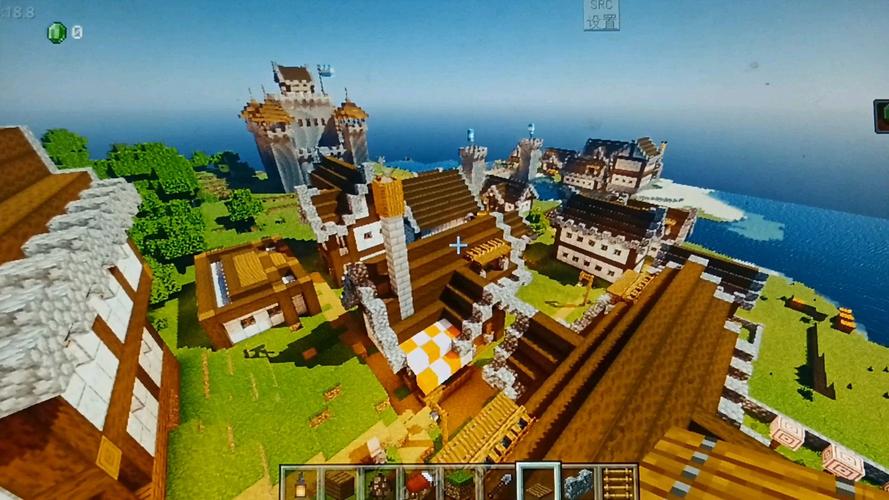Select the wooden planks hotbar slot
The width and height of the screenshot is (889, 500).
(x=338, y=483)
